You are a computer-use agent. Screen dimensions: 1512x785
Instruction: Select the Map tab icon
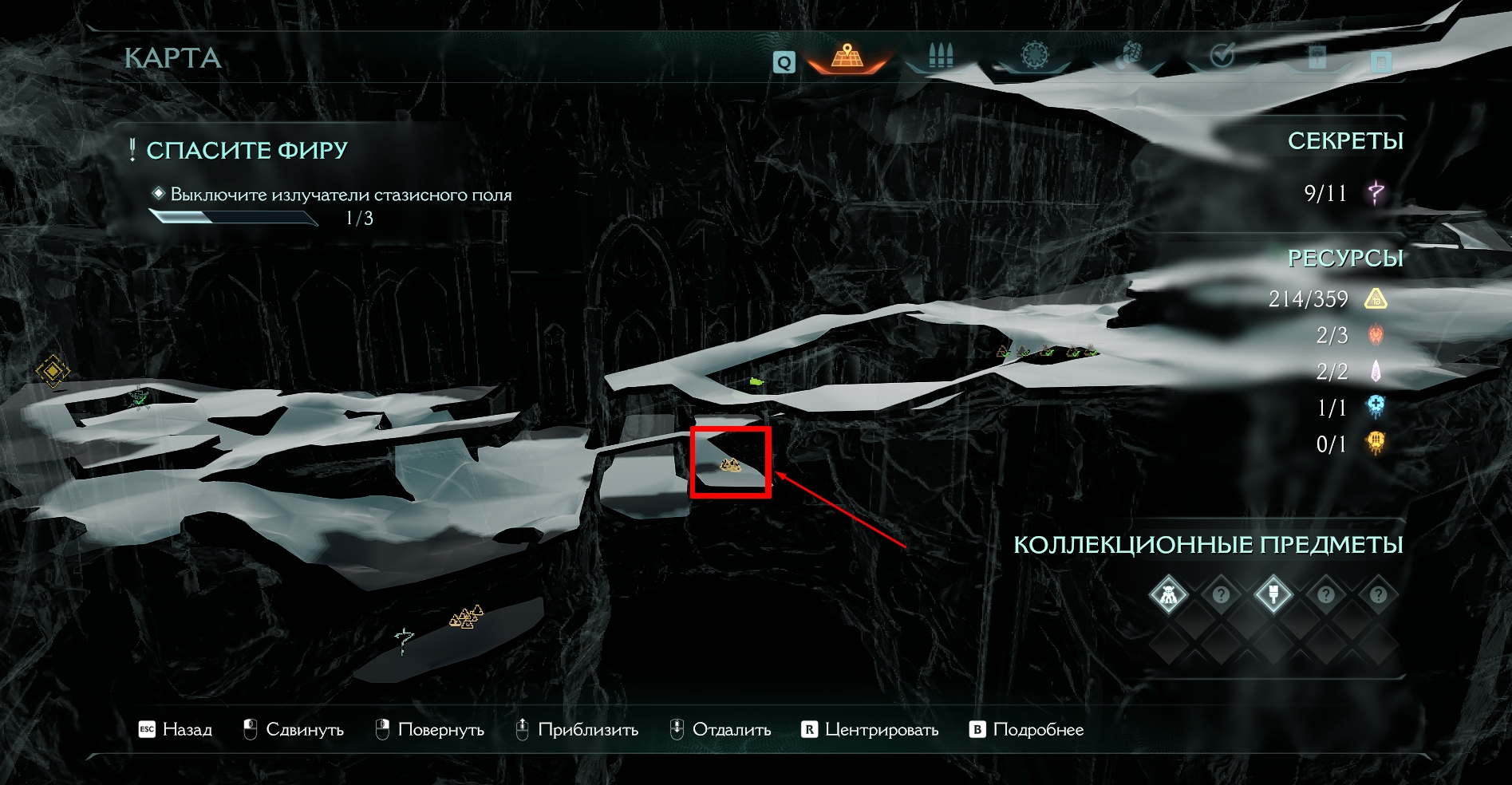pos(847,57)
